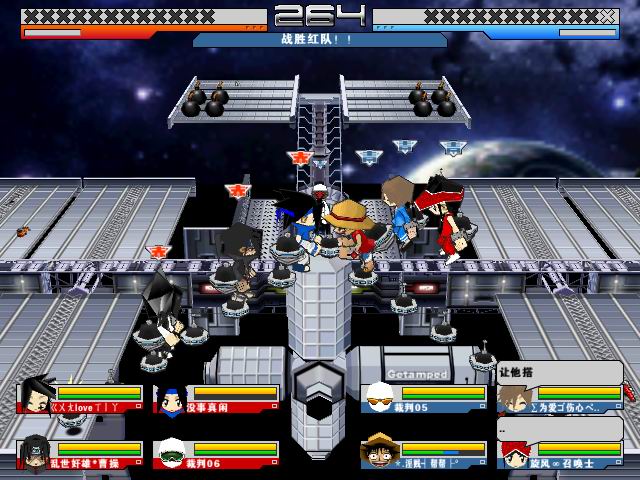
Task: Select the 为爱伤心 brown-haired player portrait
Action: (x=514, y=399)
